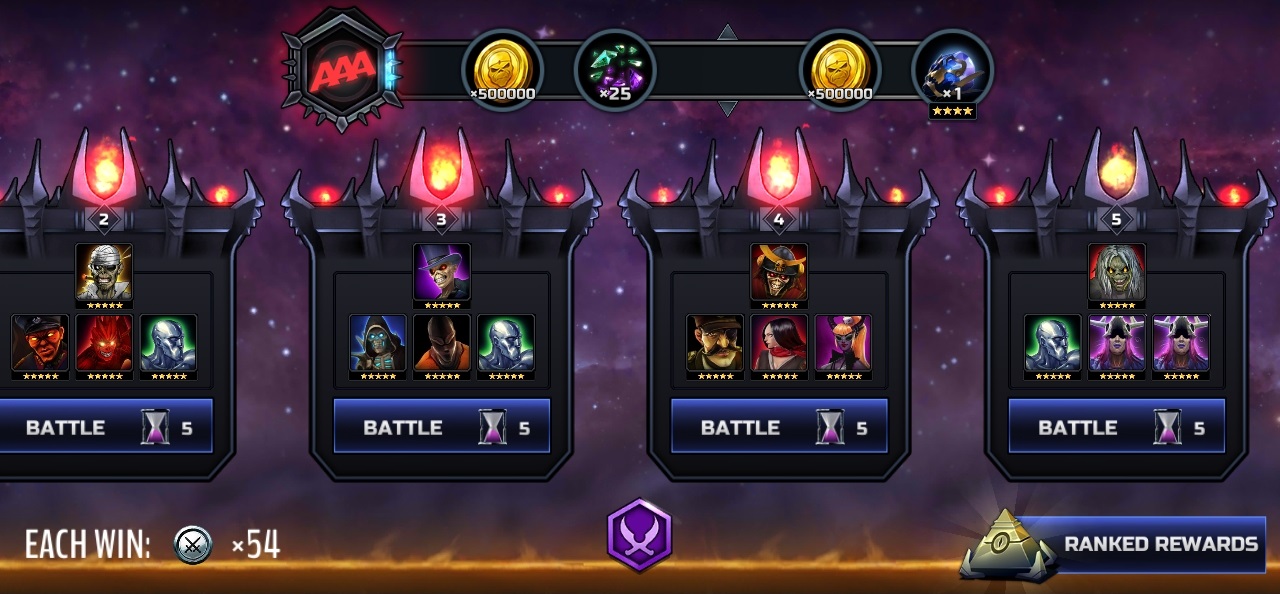Image resolution: width=1280 pixels, height=594 pixels.
Task: Select the red demon character in opponent 2's team
Action: (104, 343)
